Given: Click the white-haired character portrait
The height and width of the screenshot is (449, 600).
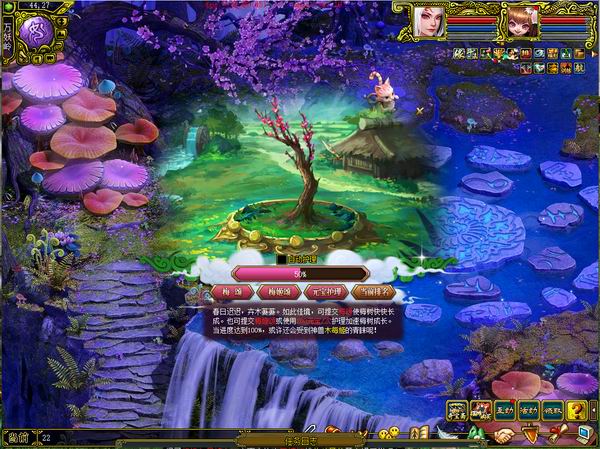Looking at the screenshot, I should (x=428, y=20).
